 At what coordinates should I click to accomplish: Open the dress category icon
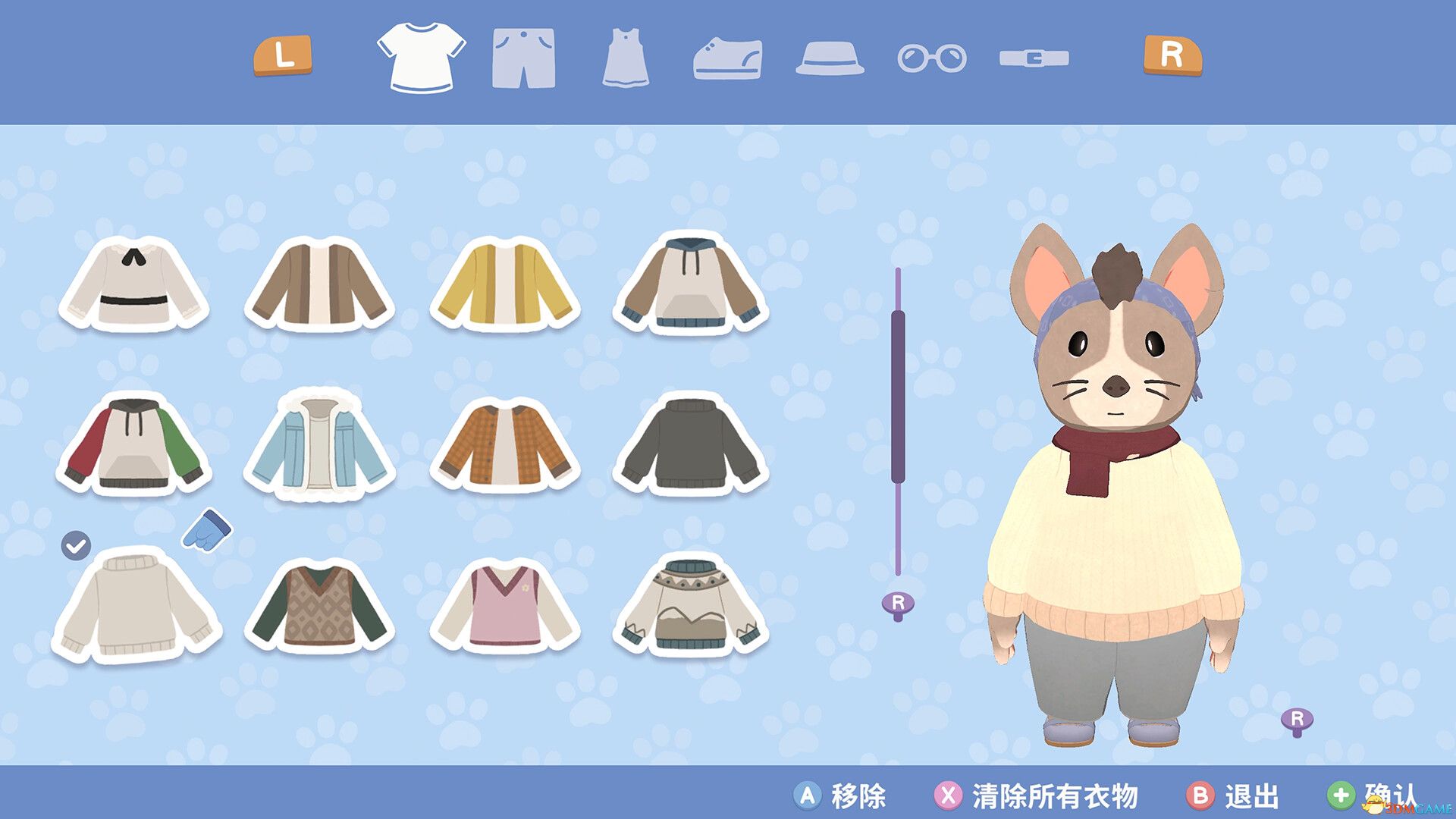[626, 57]
